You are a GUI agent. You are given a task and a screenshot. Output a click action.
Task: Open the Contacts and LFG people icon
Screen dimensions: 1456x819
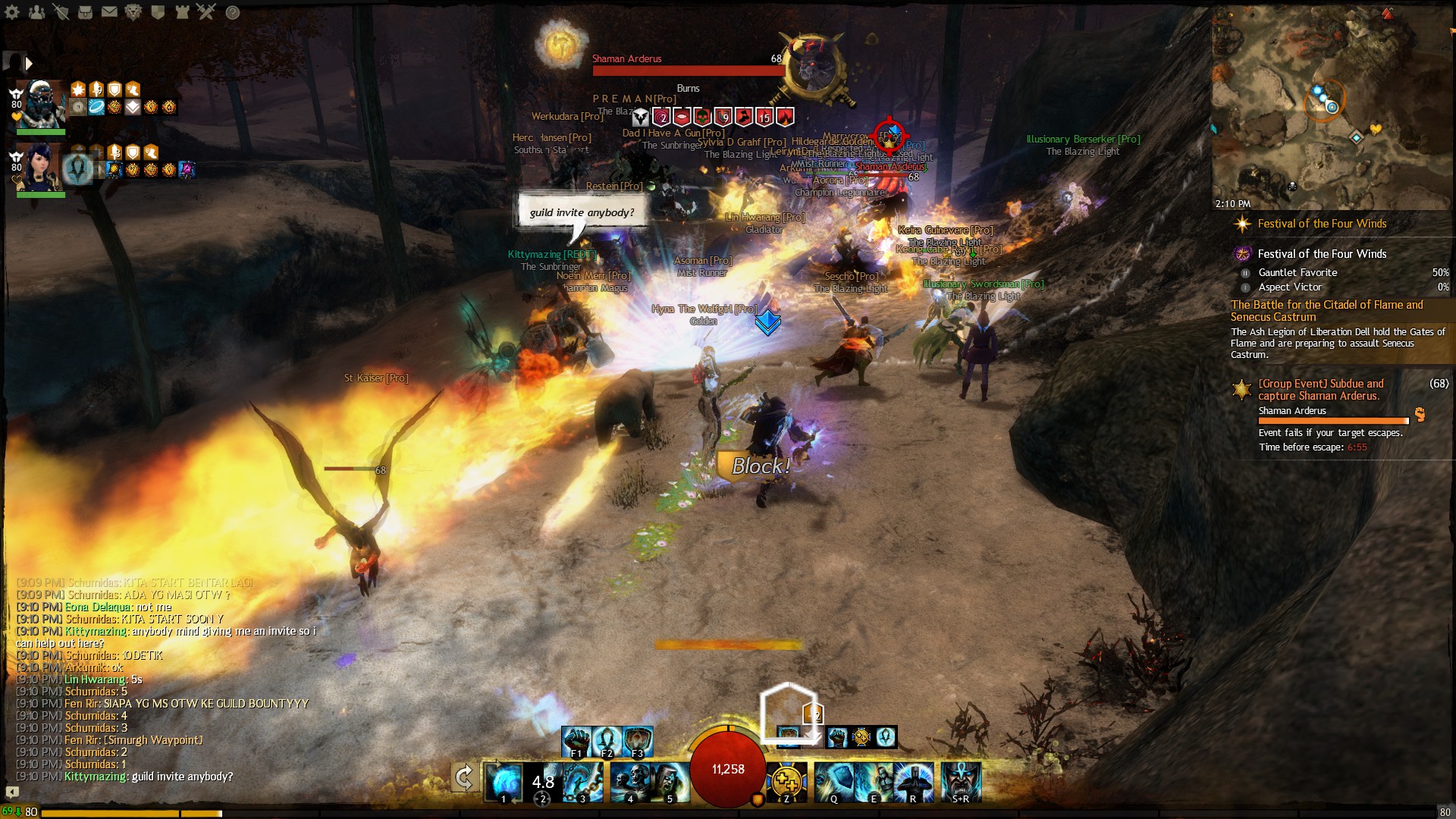coord(36,11)
